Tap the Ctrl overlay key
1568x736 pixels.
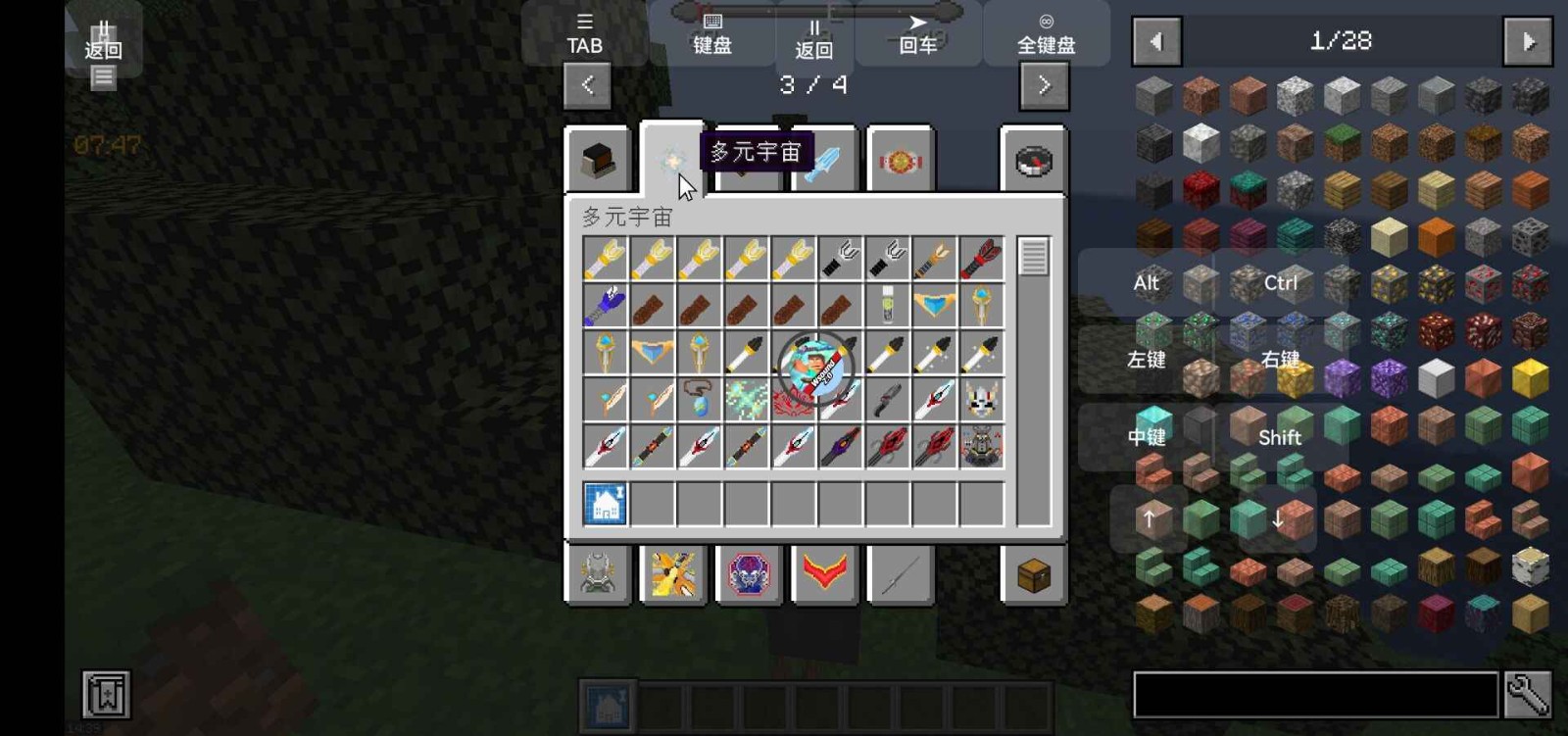click(x=1280, y=283)
